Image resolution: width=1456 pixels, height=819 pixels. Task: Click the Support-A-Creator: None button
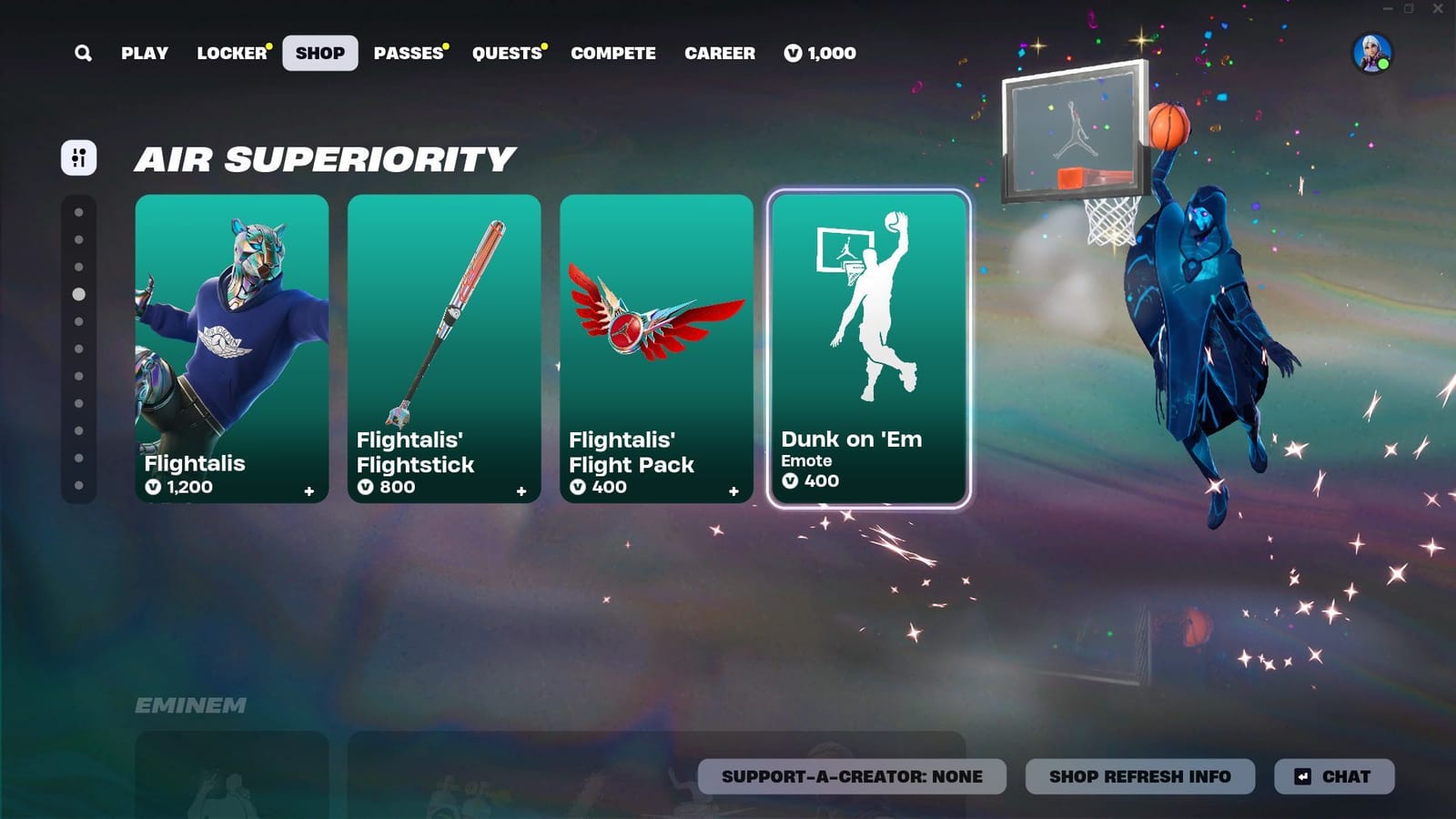coord(852,776)
